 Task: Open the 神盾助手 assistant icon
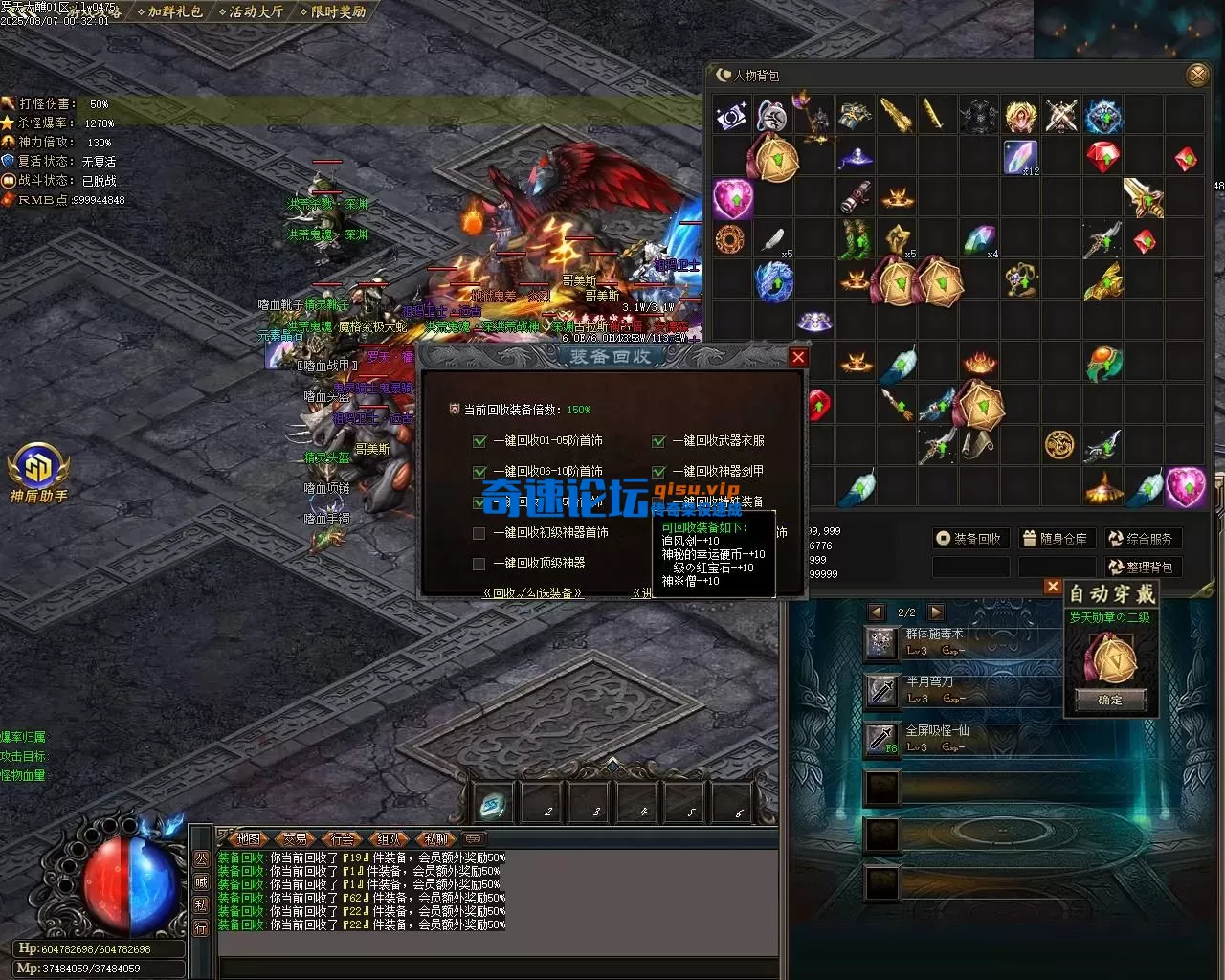tap(39, 472)
